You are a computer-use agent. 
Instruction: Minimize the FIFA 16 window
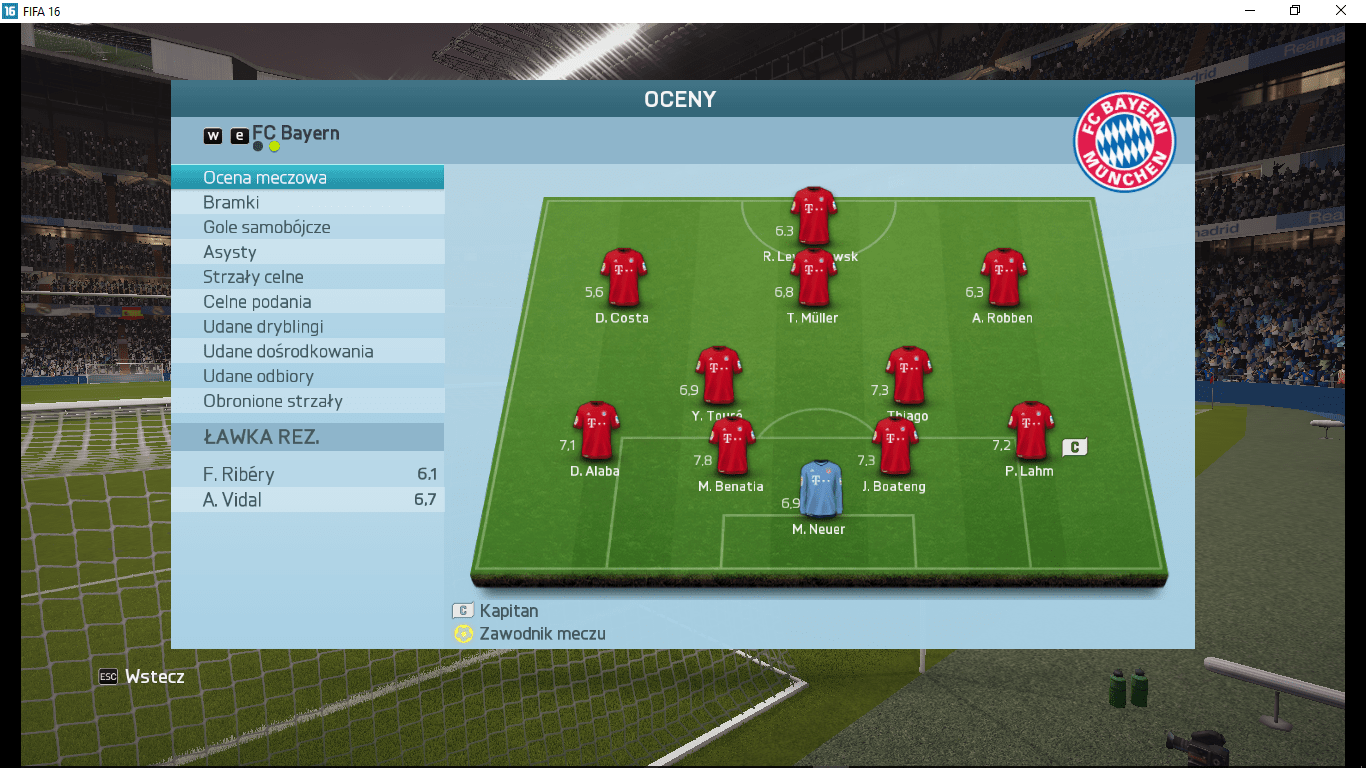tap(1250, 11)
